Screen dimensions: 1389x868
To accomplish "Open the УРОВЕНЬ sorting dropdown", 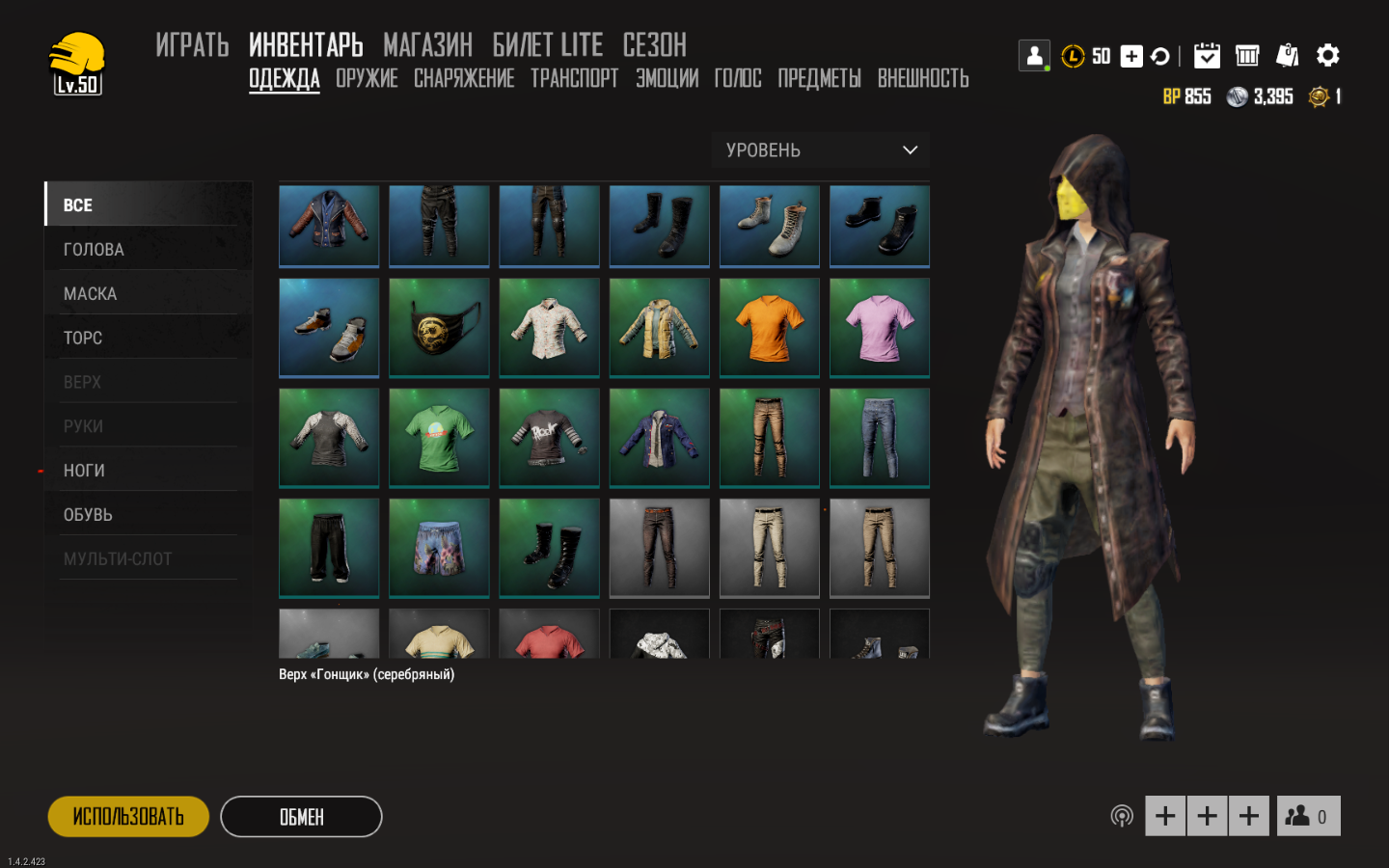I will tap(819, 149).
